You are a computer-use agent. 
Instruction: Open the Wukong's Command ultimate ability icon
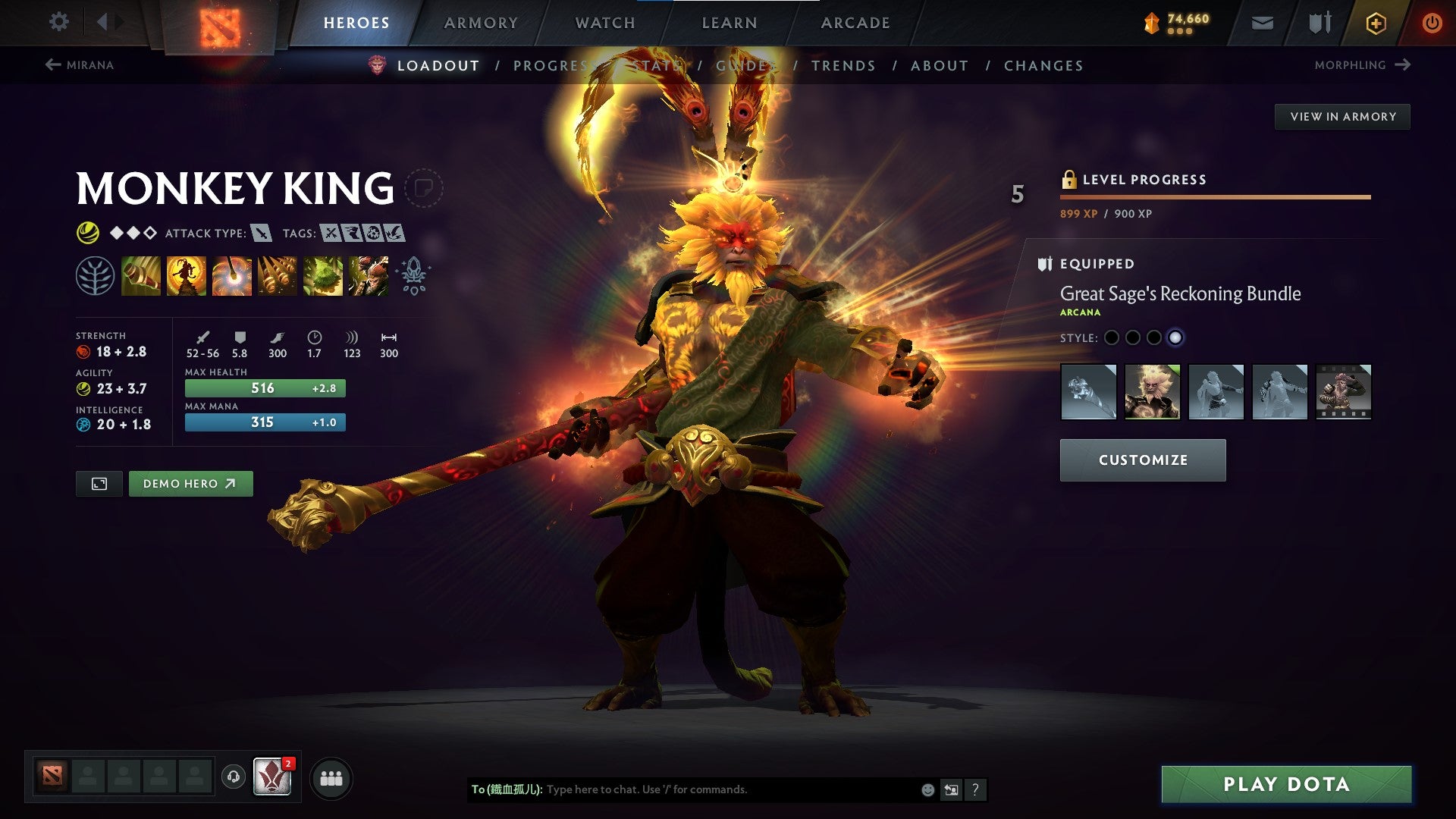(x=368, y=276)
